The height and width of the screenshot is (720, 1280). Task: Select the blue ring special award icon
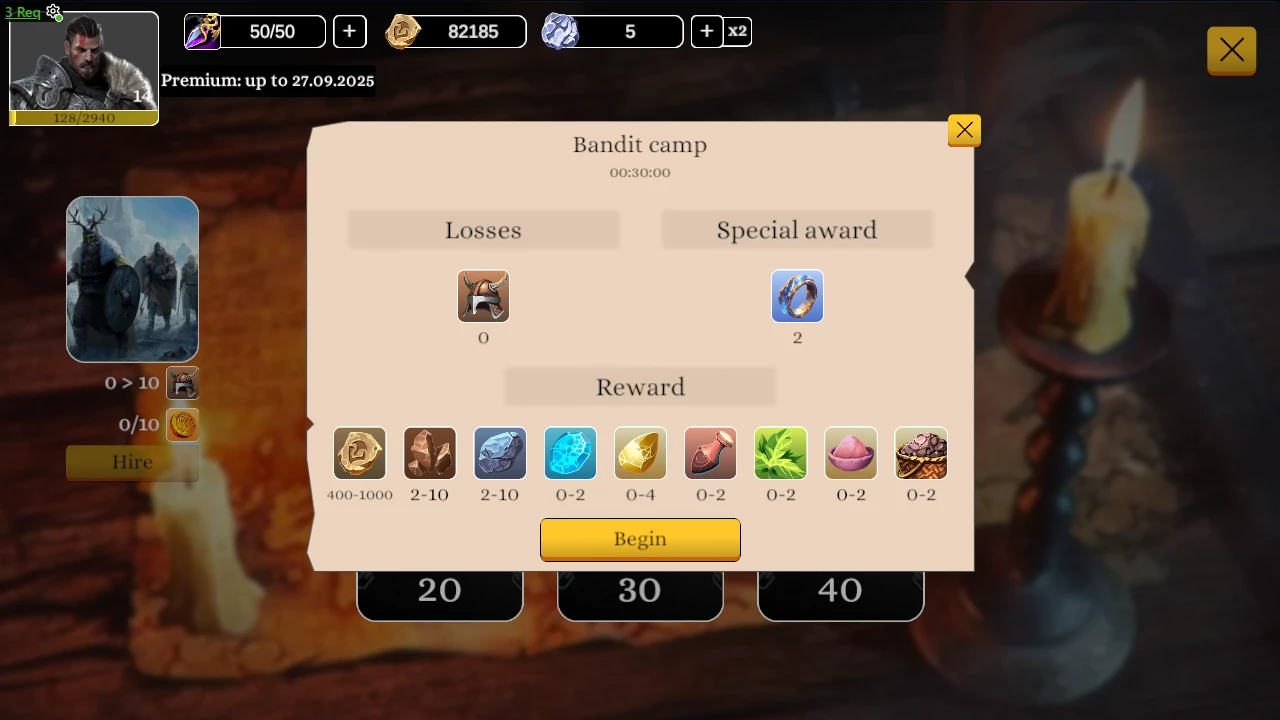797,296
